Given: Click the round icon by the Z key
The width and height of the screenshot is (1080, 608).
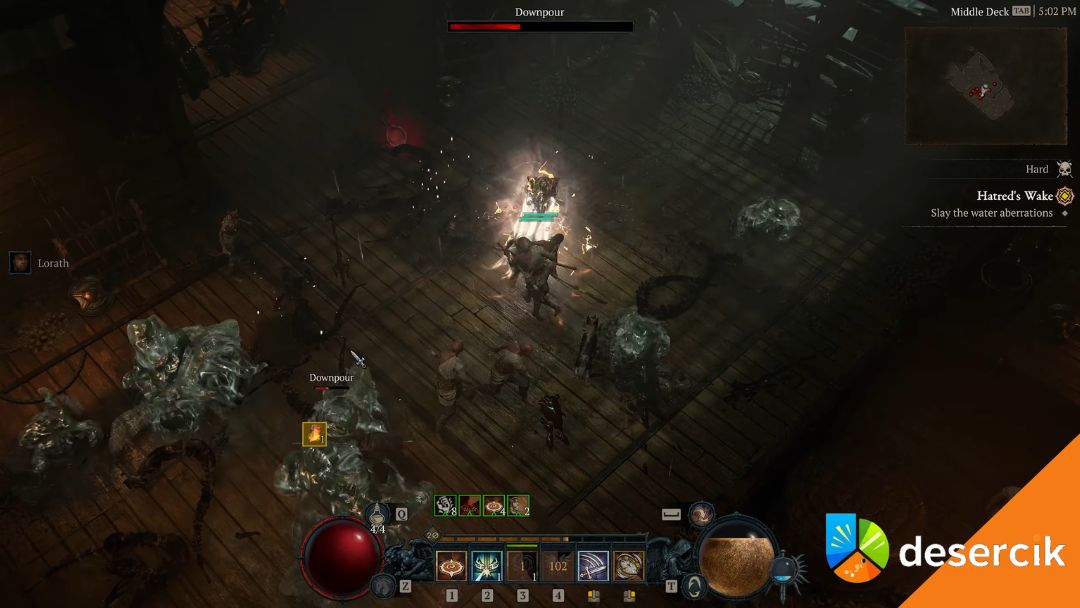Looking at the screenshot, I should pos(381,584).
